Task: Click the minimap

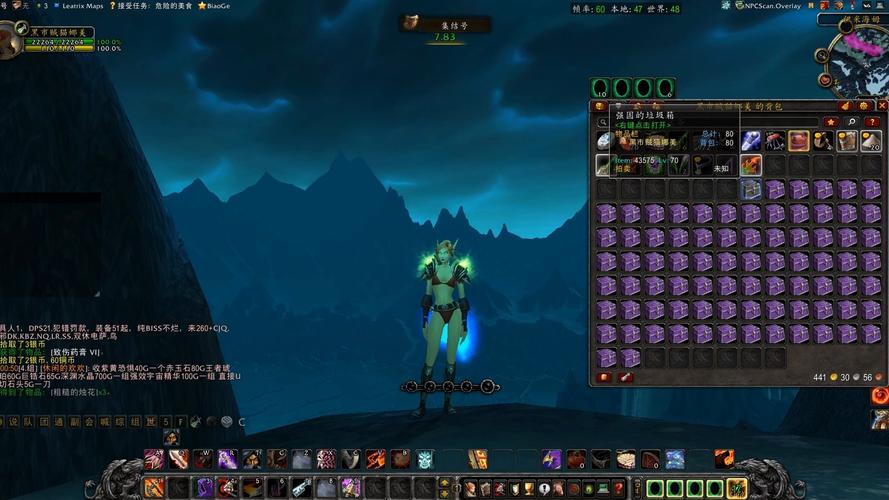Action: (x=855, y=57)
